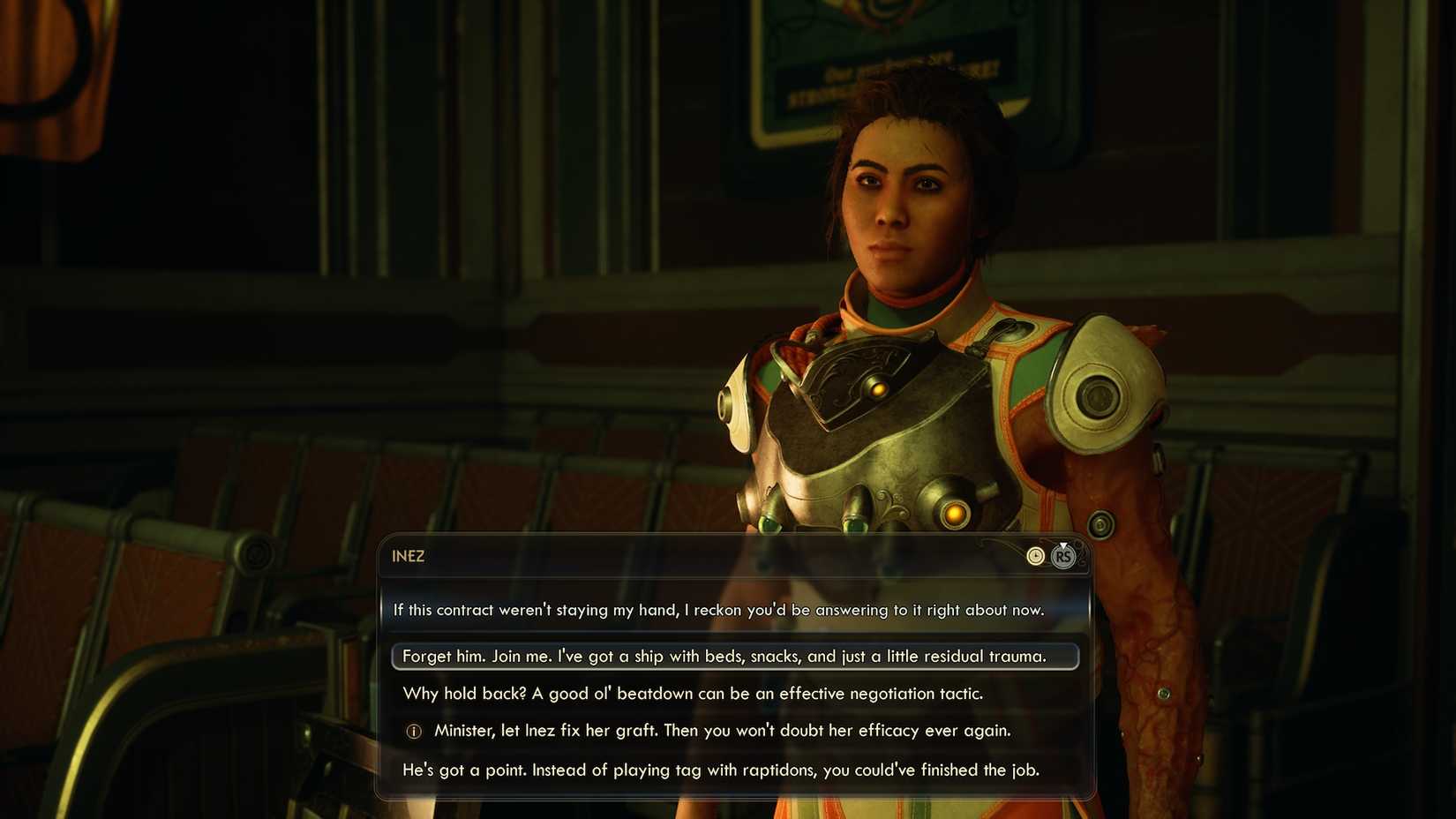Viewport: 1456px width, 819px height.
Task: Select the RS button icon beside the clock
Action: [x=1062, y=557]
